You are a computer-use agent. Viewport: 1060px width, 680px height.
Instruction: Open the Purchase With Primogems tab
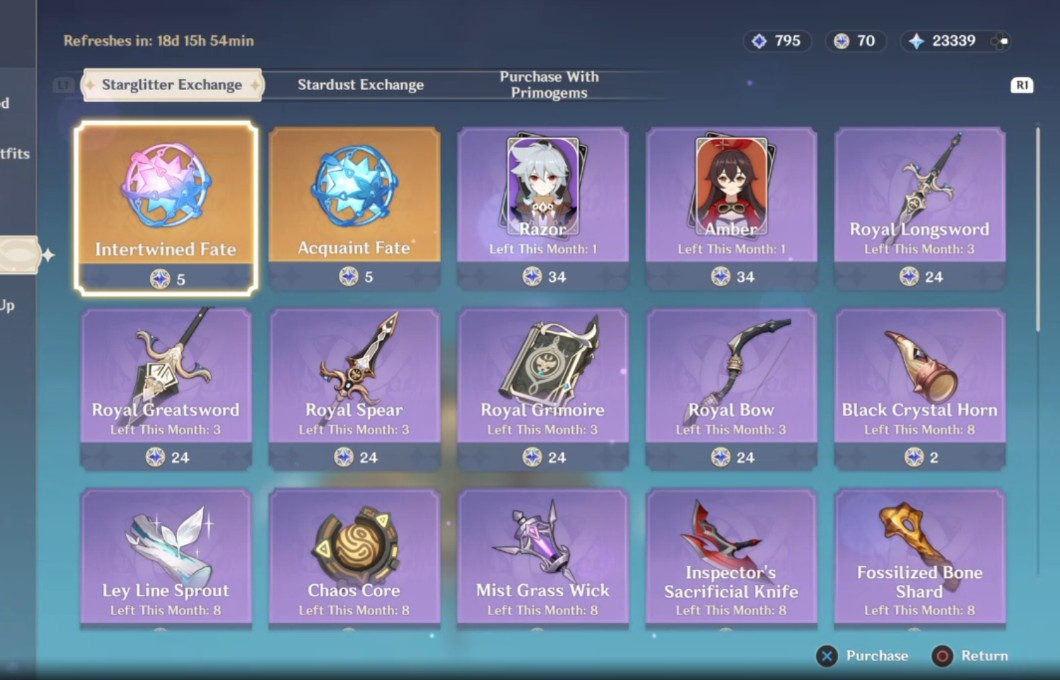pos(549,85)
